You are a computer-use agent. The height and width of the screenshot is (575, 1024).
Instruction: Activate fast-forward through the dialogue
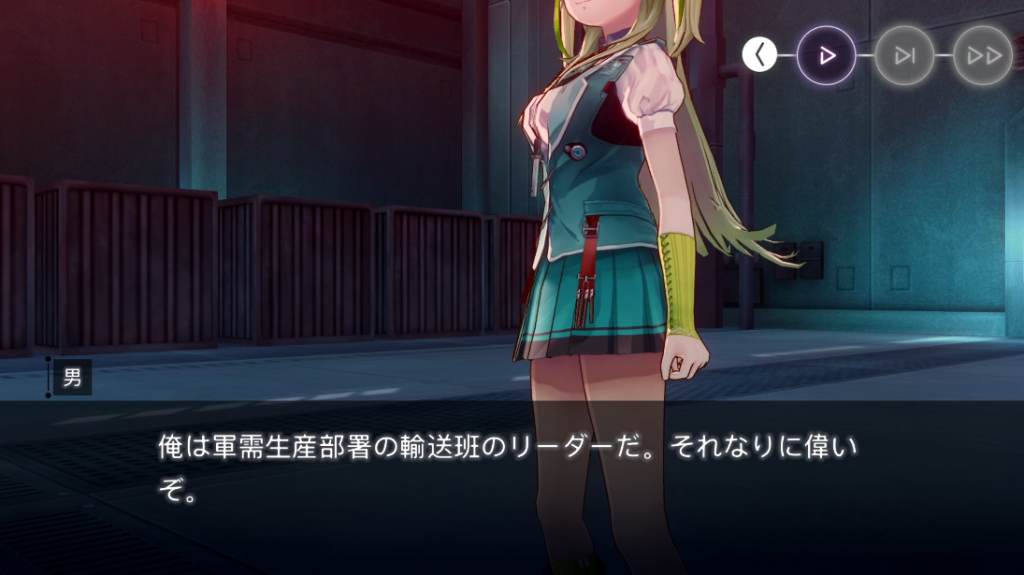coord(982,56)
